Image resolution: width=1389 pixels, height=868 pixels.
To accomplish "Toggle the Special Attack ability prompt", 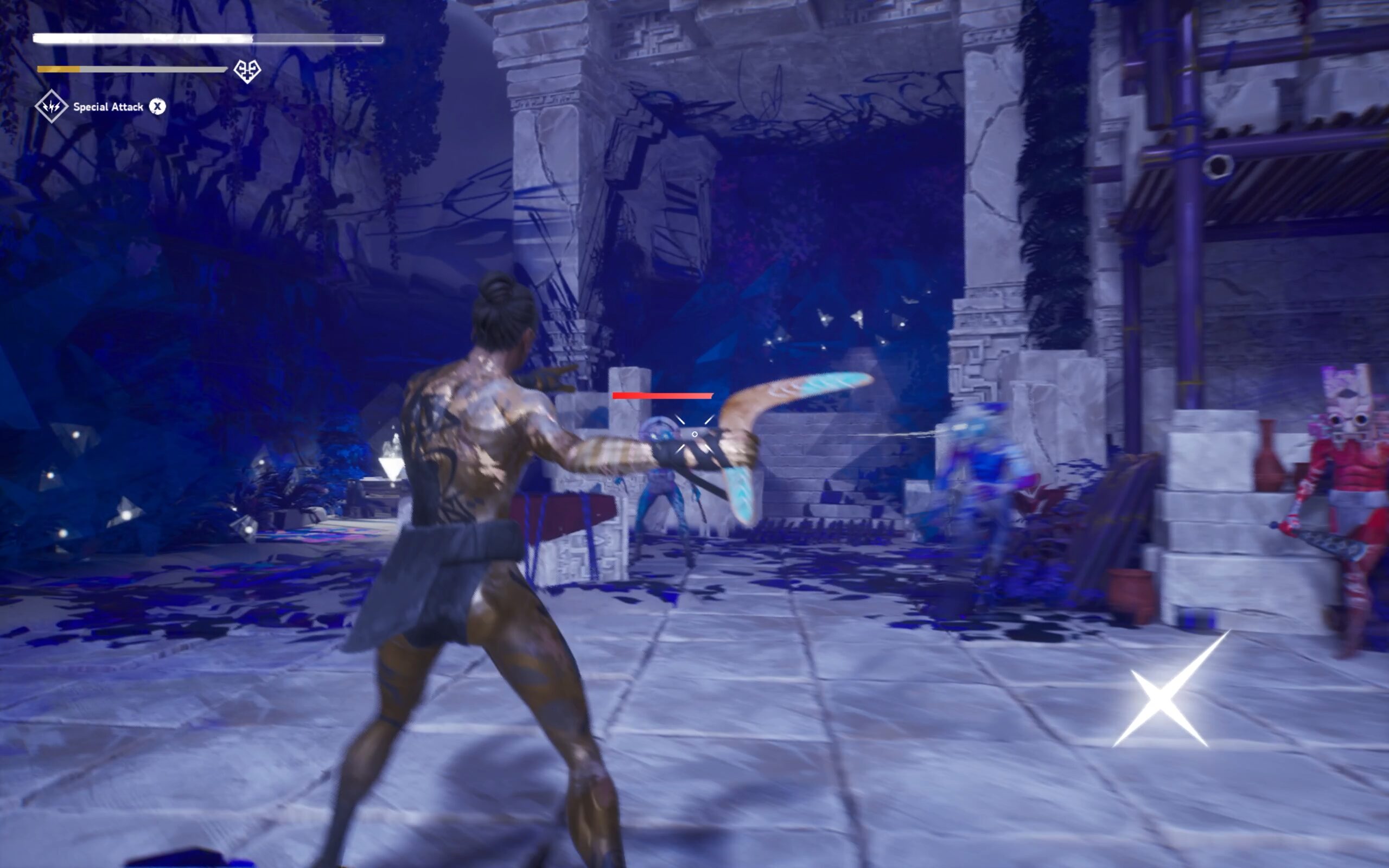I will (x=158, y=106).
